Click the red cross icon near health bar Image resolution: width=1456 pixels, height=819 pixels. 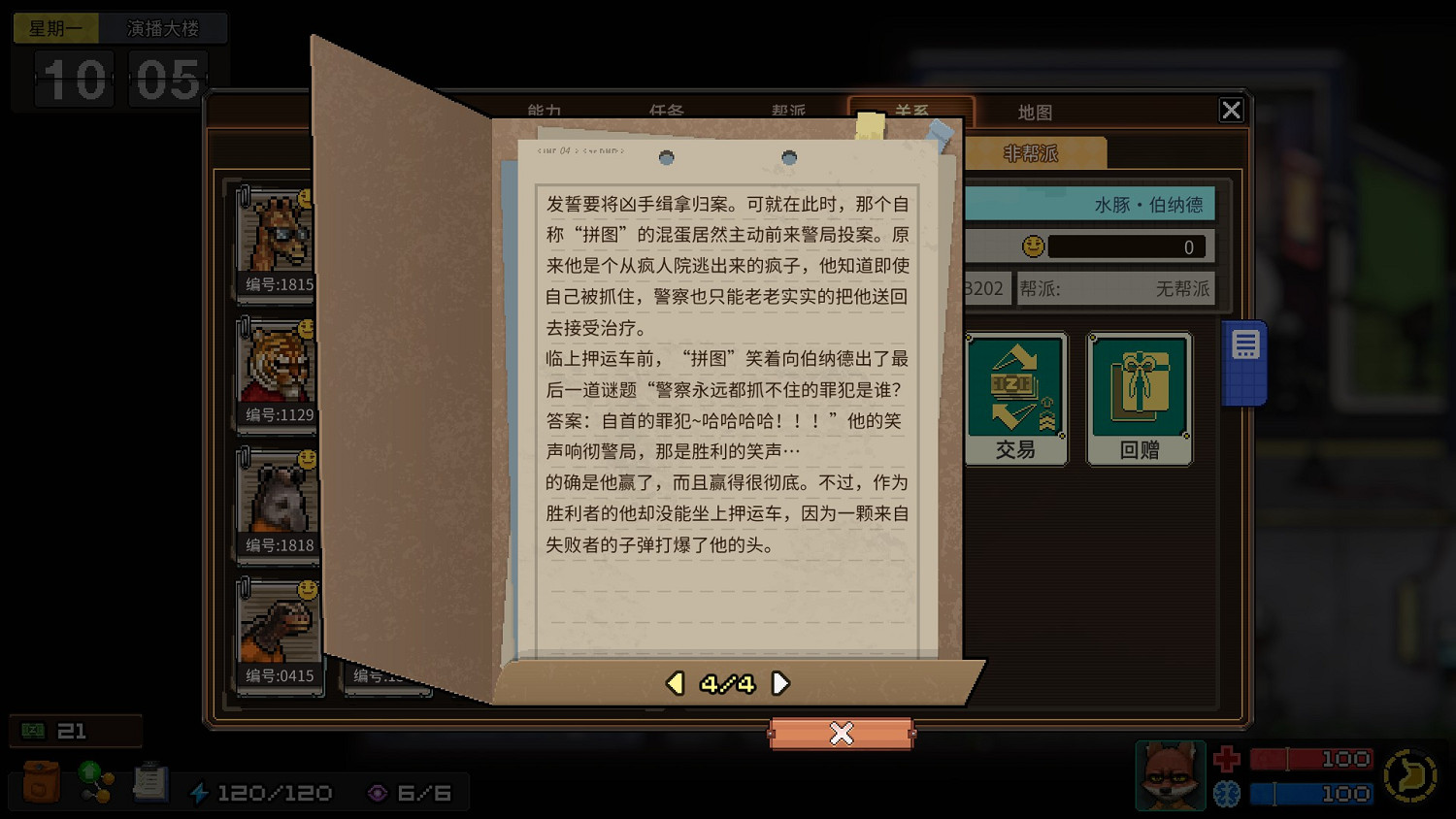[x=1225, y=758]
